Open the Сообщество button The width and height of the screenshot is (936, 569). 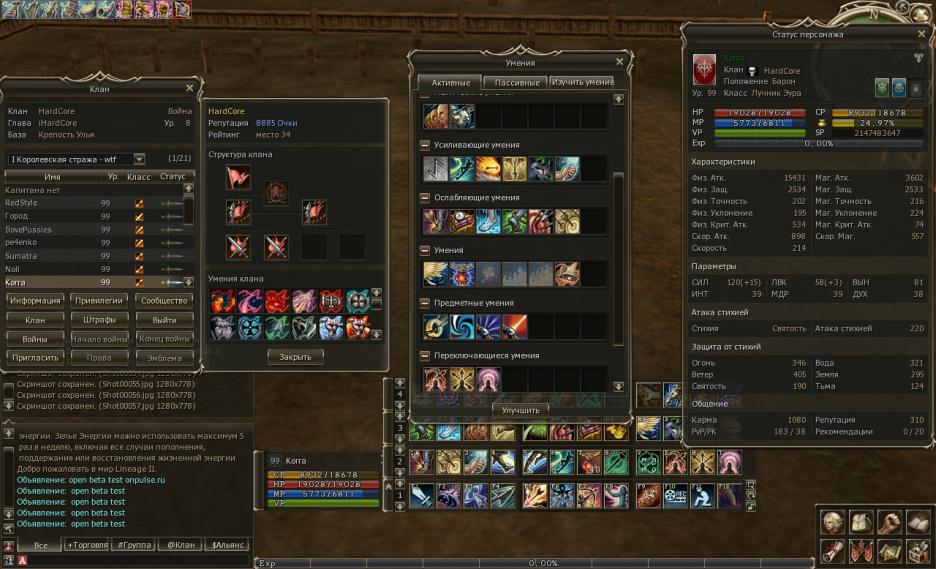tap(163, 300)
